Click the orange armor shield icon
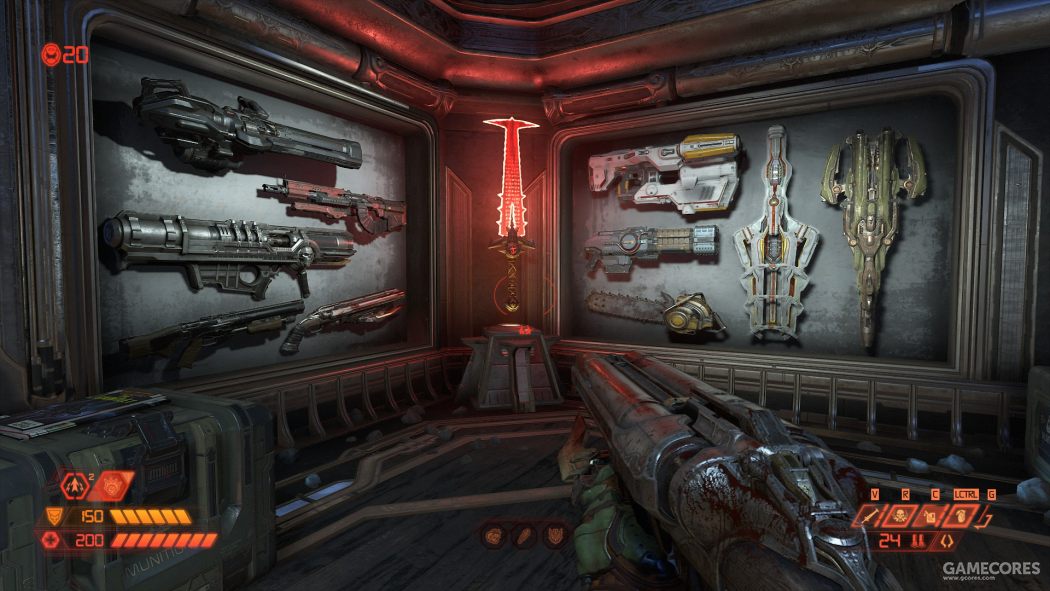The height and width of the screenshot is (591, 1050). click(52, 517)
